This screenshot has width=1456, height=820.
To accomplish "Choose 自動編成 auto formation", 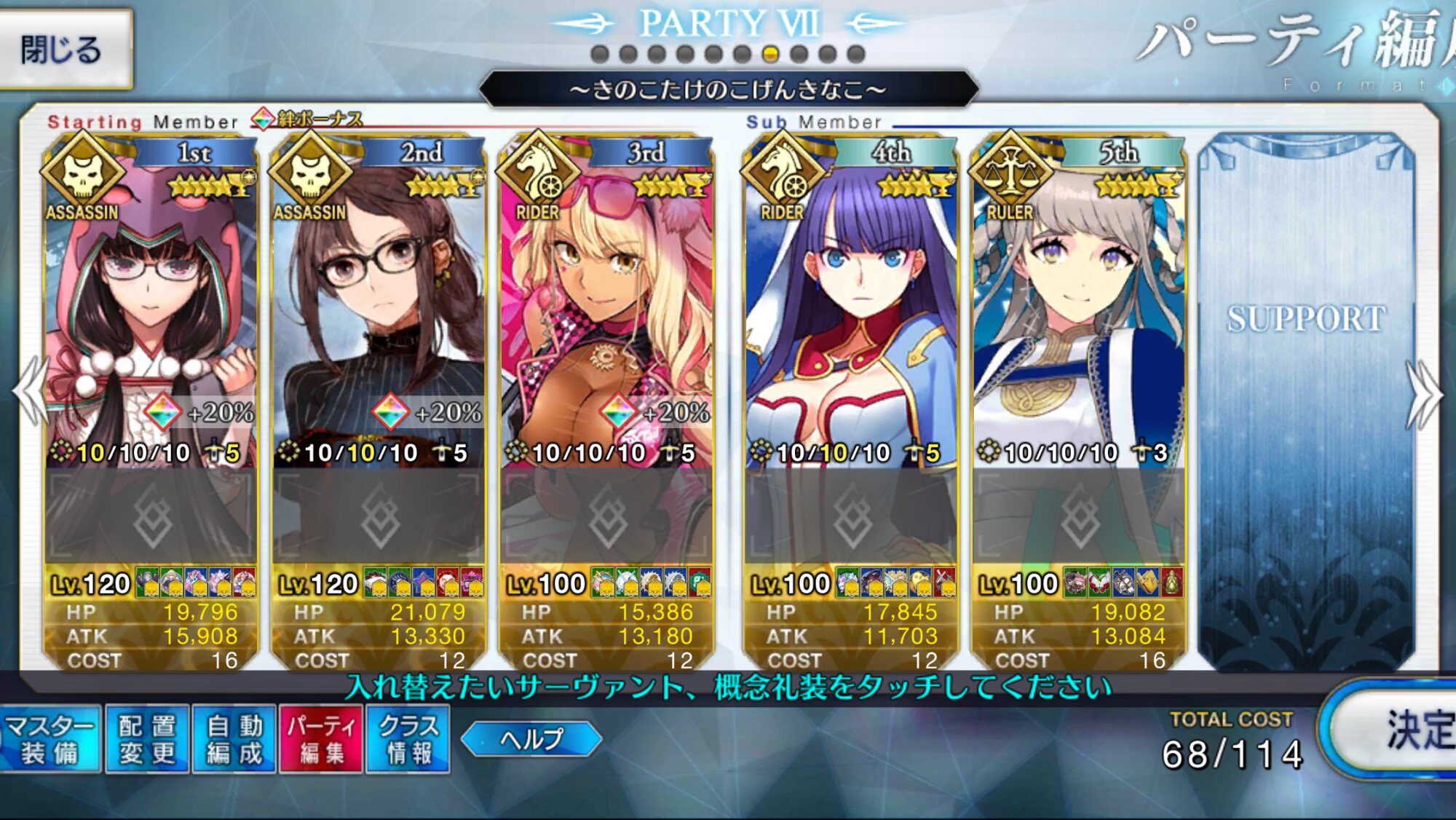I will (x=234, y=738).
